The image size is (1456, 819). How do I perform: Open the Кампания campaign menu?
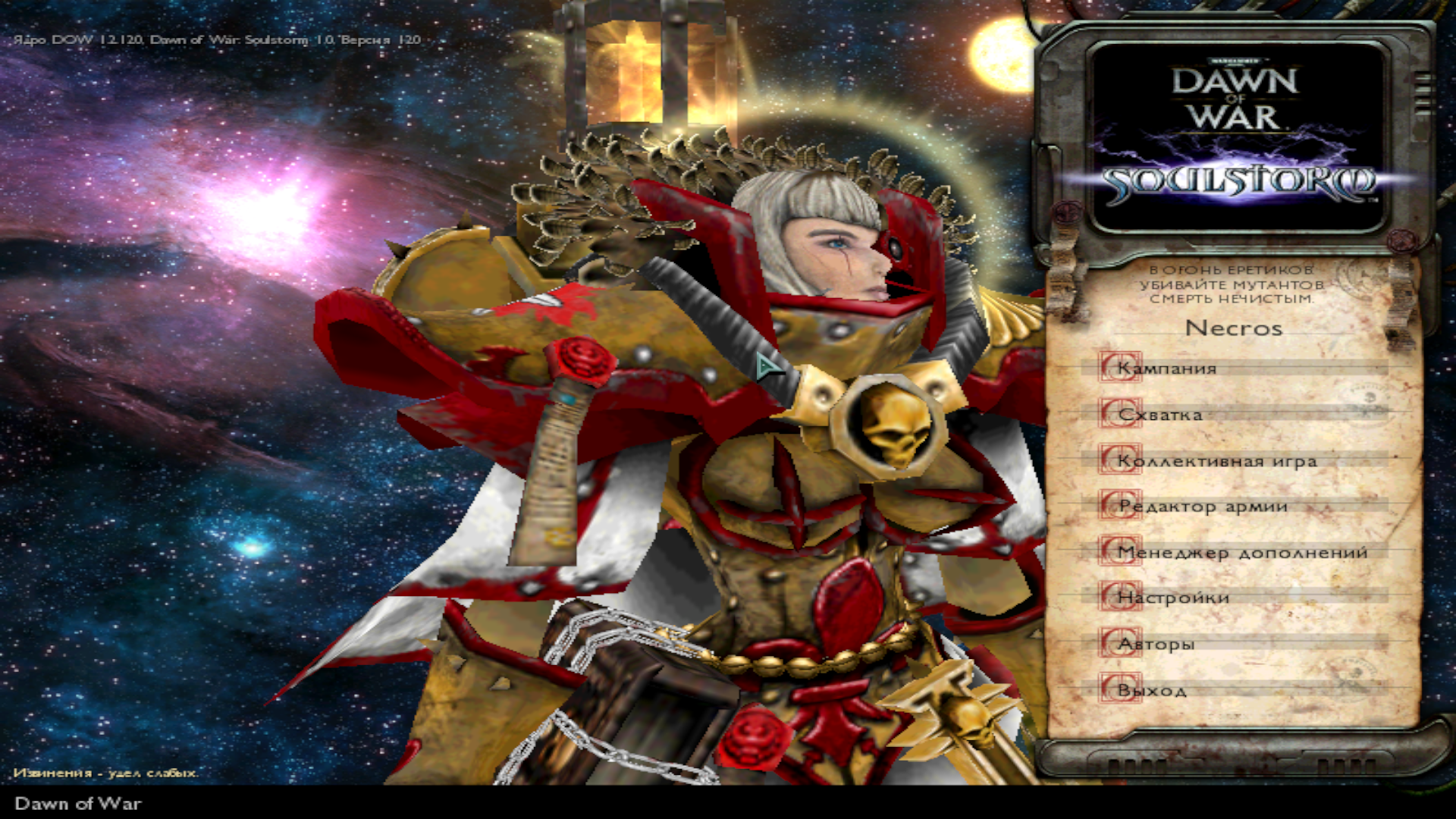[1168, 369]
